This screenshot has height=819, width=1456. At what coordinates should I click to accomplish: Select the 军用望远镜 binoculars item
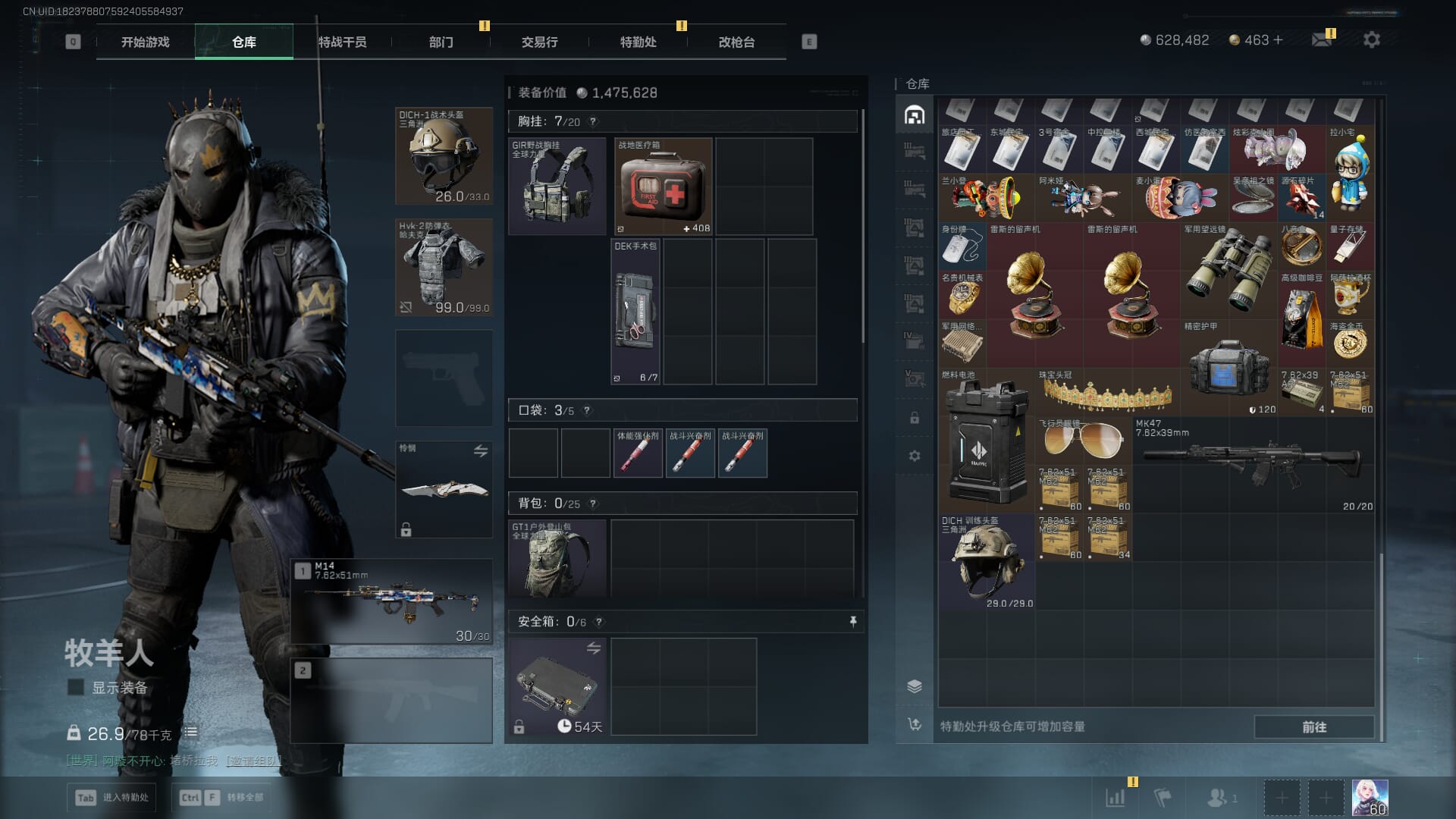pos(1228,271)
